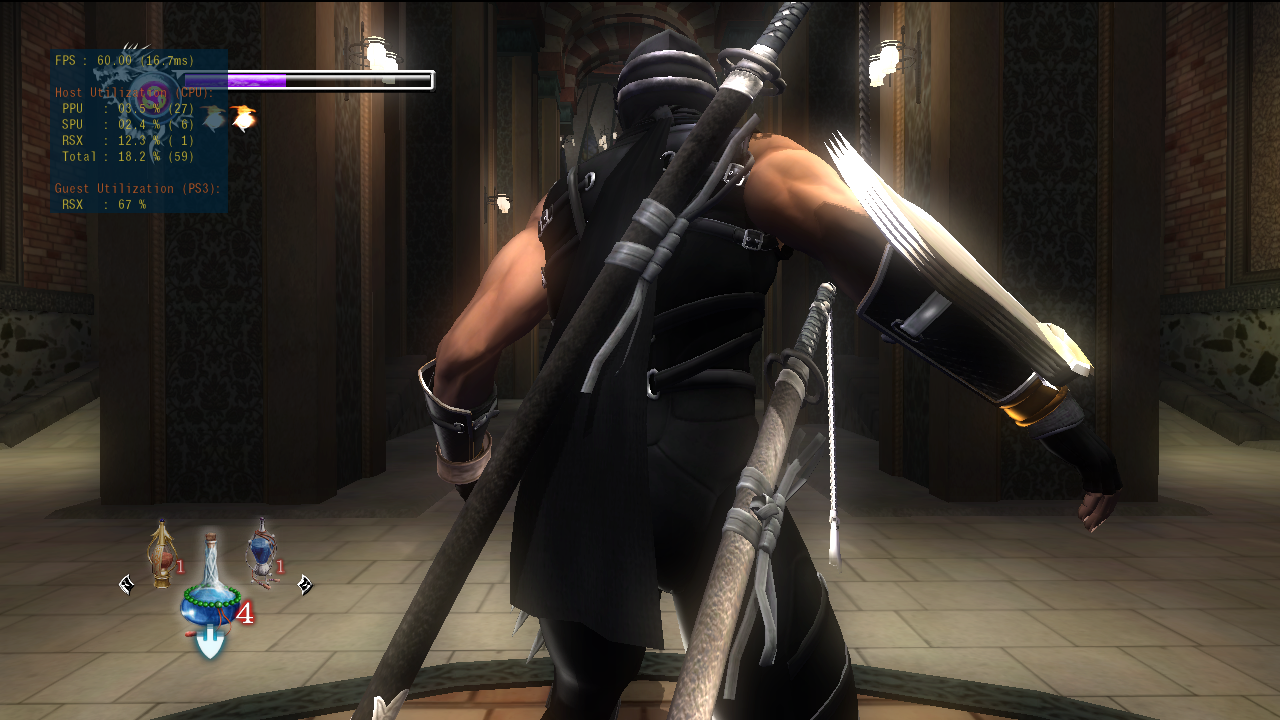Click the count 1 beside the lamp potion
This screenshot has height=720, width=1280.
[x=179, y=568]
